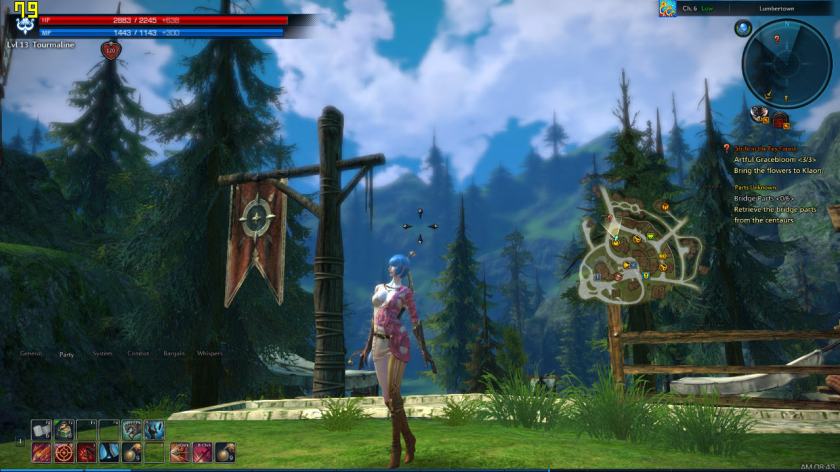Use the green-robed character hotbar item
This screenshot has height=472, width=840.
tap(63, 429)
